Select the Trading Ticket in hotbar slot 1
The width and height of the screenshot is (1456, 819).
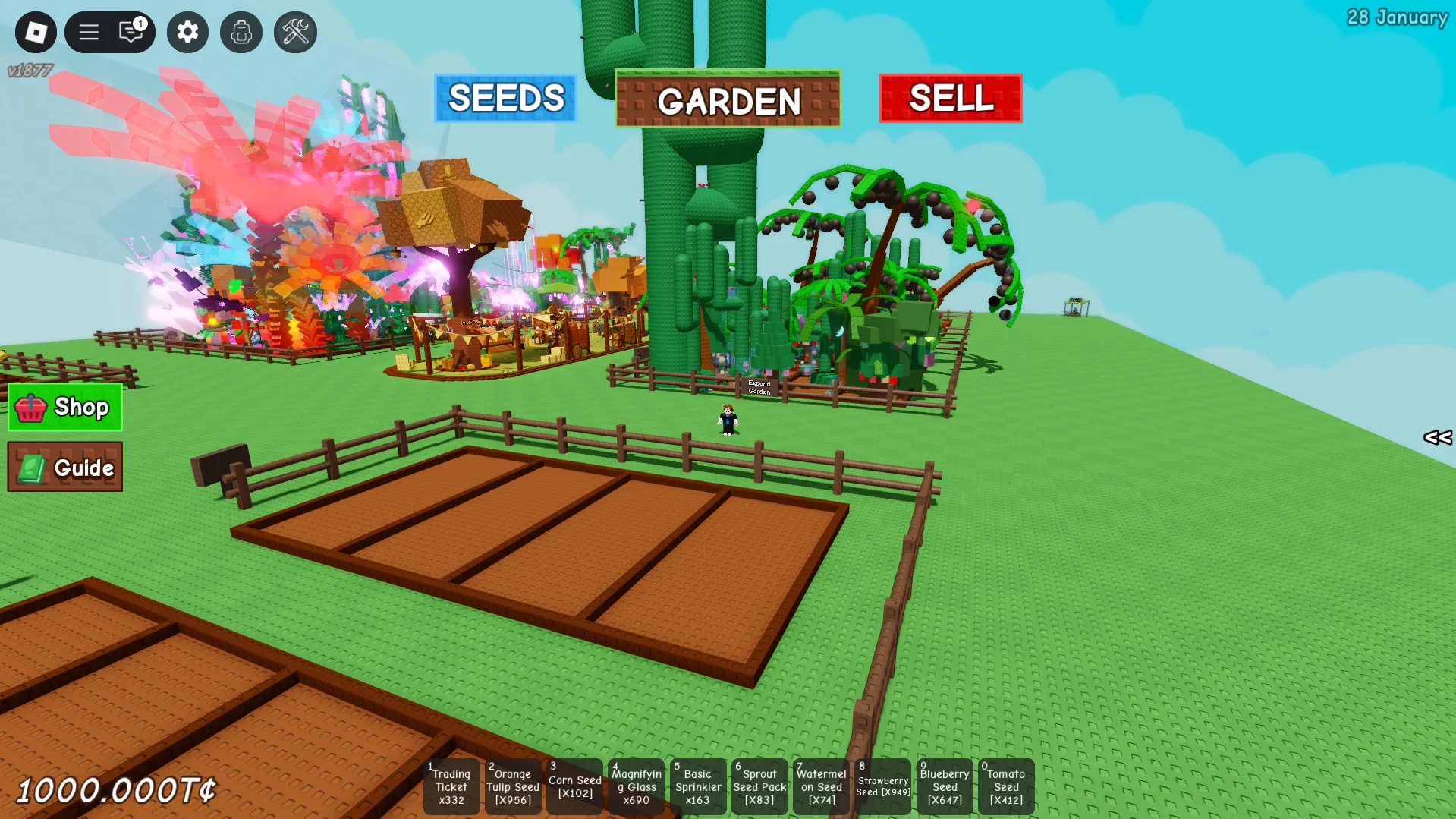pyautogui.click(x=451, y=786)
